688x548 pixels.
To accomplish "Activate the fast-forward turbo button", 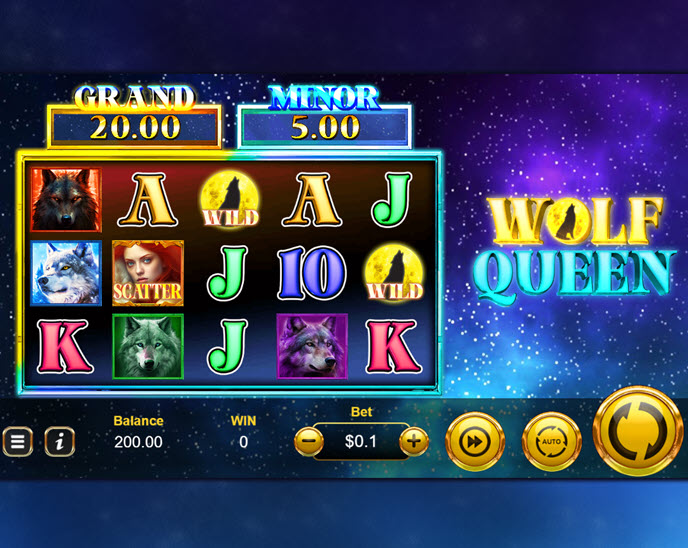I will 474,440.
